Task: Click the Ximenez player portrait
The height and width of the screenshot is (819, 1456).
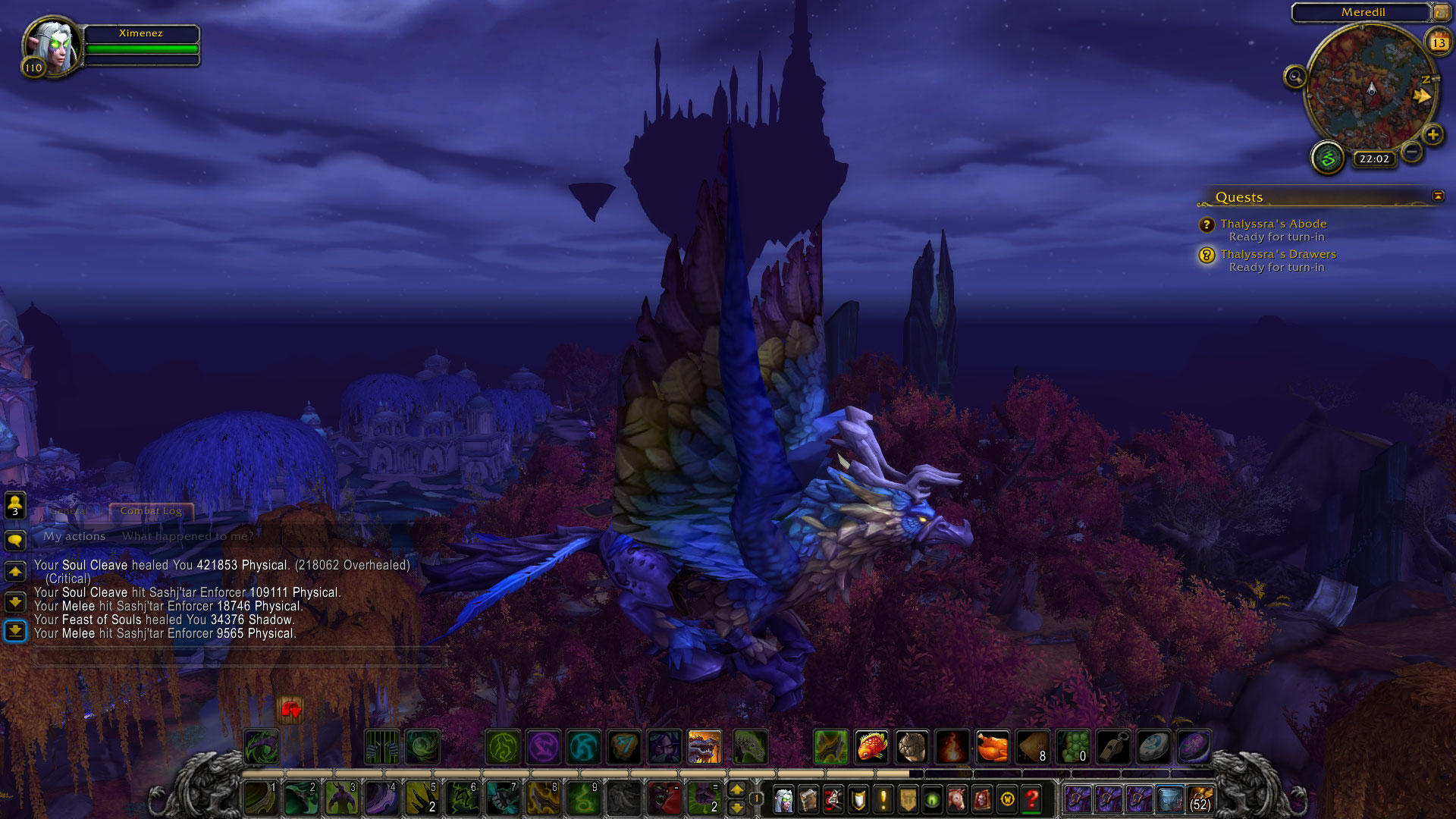Action: tap(52, 45)
